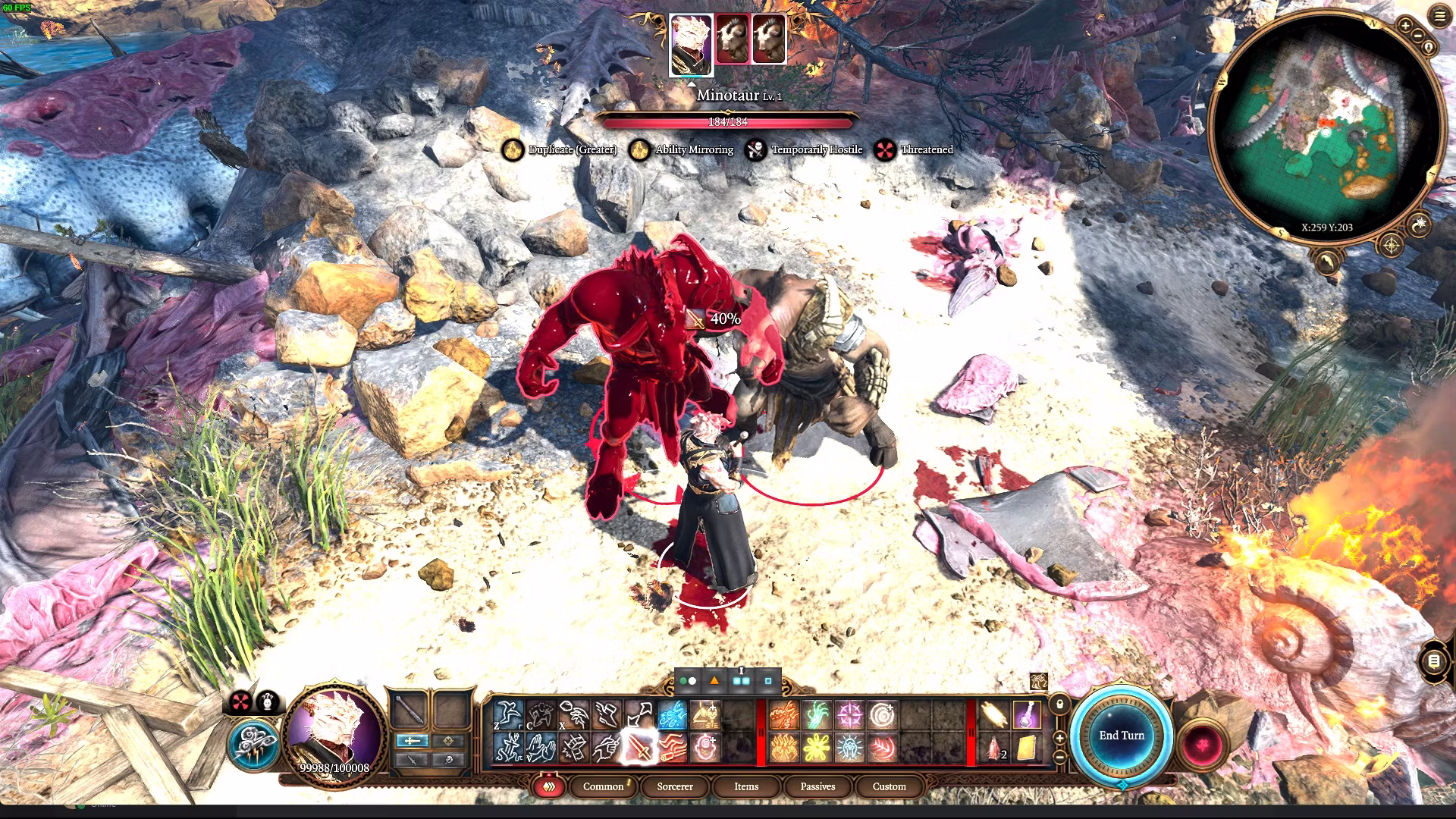The height and width of the screenshot is (819, 1456).
Task: Use the glowing scroll item slot
Action: pos(993,714)
